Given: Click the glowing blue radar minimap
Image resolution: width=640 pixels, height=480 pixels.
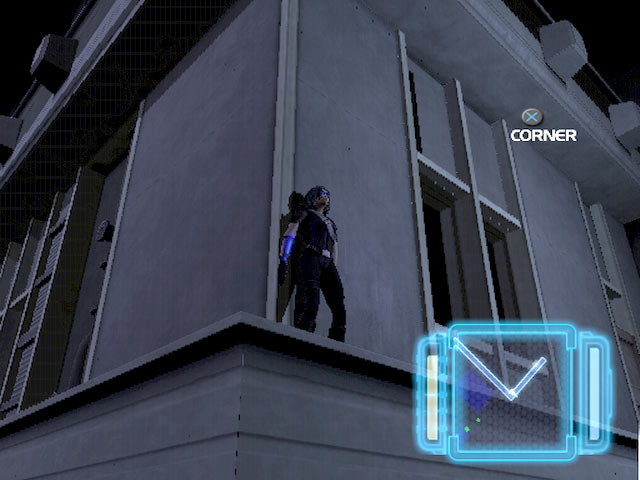Looking at the screenshot, I should tap(508, 391).
